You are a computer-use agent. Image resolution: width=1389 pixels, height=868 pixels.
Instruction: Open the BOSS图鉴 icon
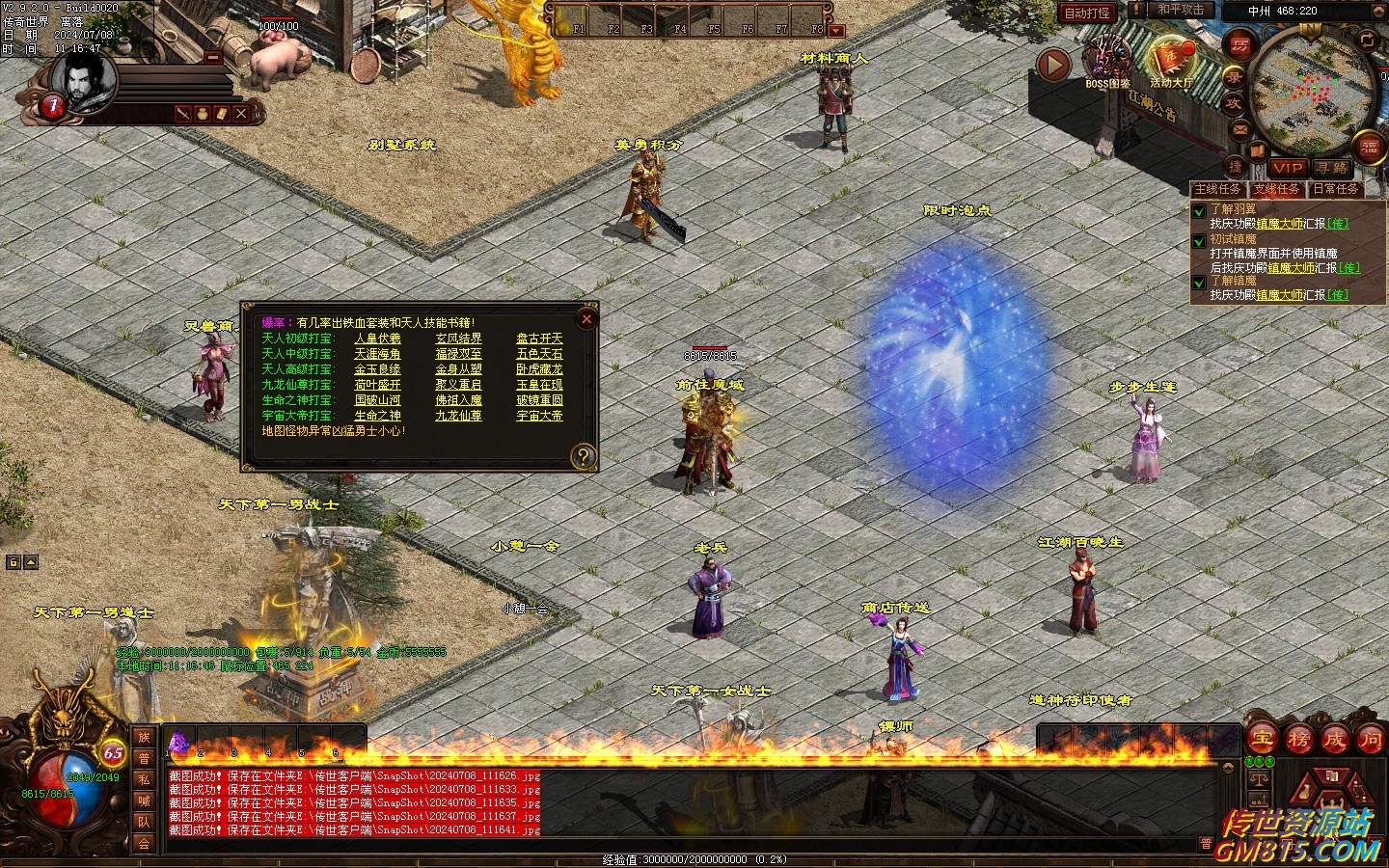click(1107, 60)
